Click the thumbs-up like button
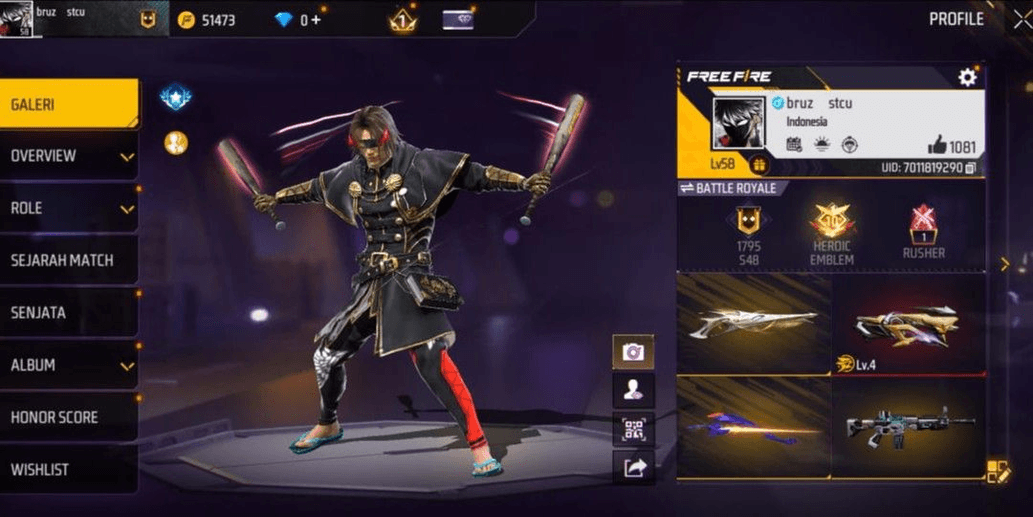This screenshot has height=517, width=1033. [937, 144]
